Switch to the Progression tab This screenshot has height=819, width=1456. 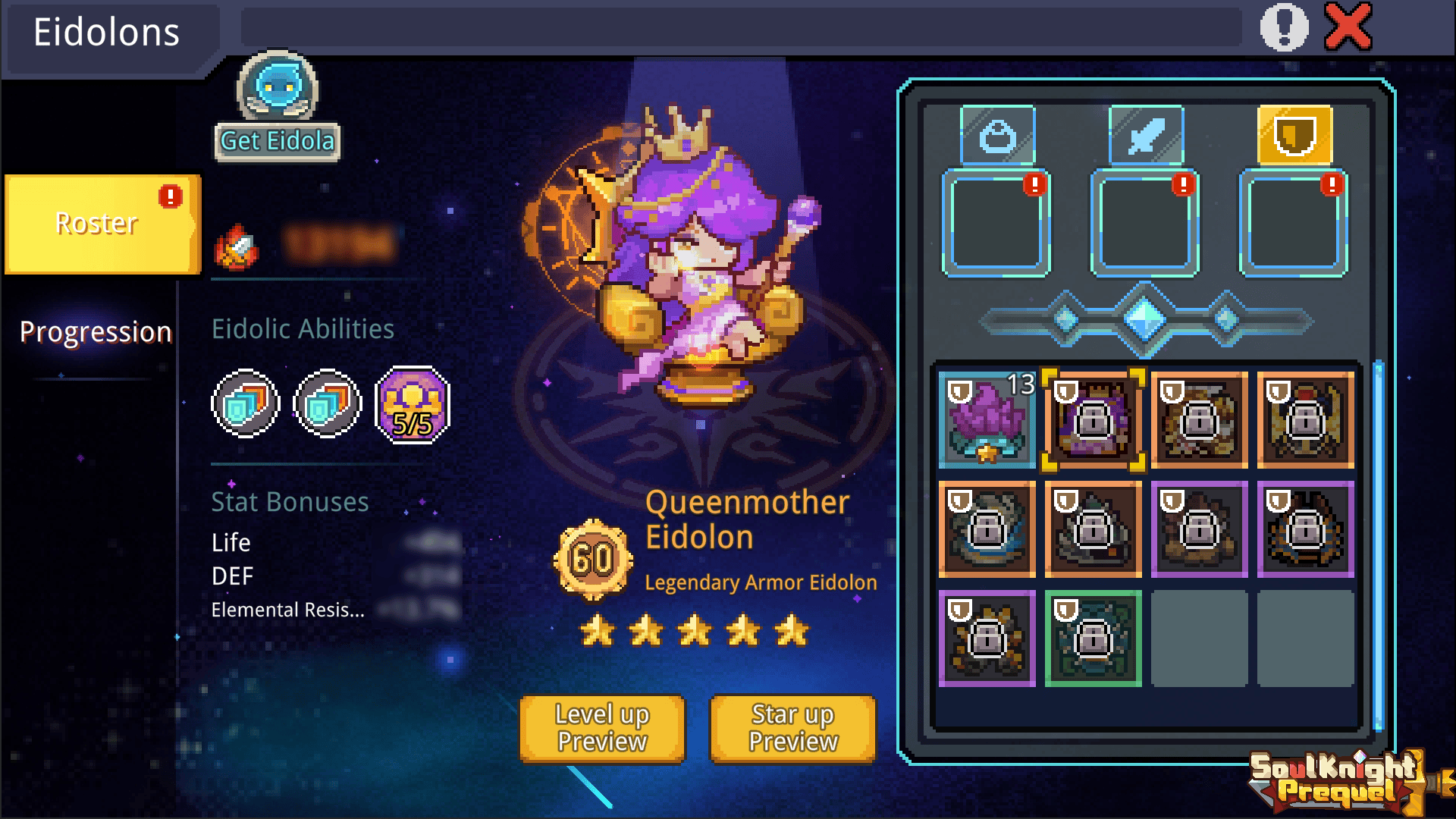(x=96, y=331)
